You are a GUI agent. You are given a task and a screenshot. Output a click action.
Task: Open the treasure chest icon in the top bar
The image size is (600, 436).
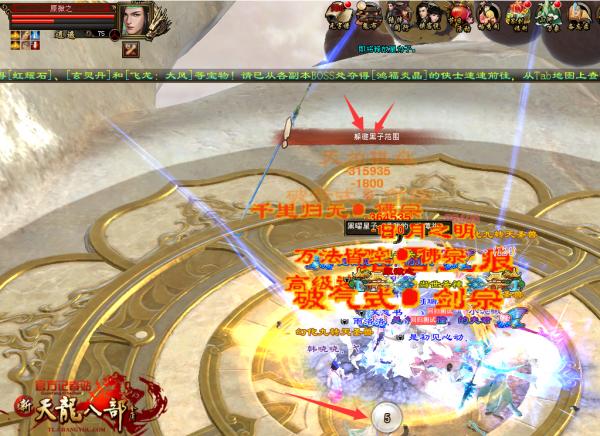point(517,13)
